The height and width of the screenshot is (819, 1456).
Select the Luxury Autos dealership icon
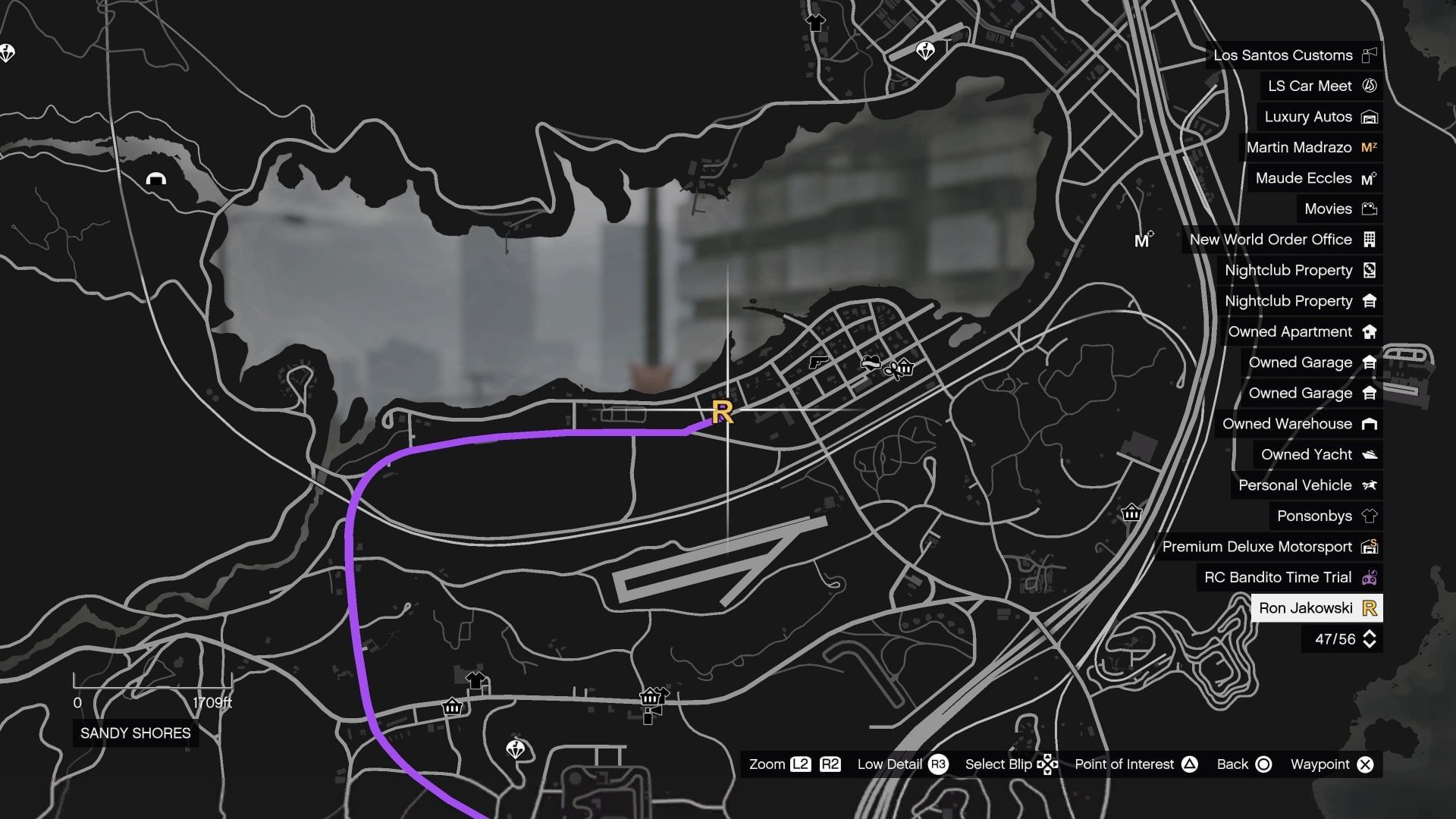(x=1370, y=117)
